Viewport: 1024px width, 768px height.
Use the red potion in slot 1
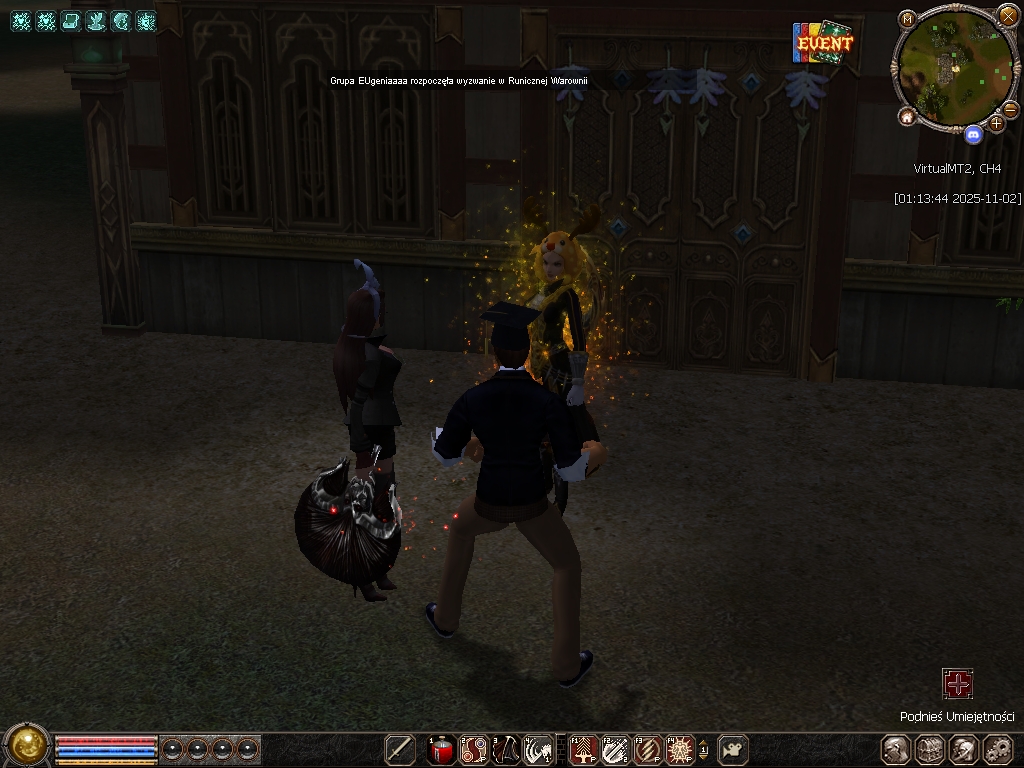441,749
